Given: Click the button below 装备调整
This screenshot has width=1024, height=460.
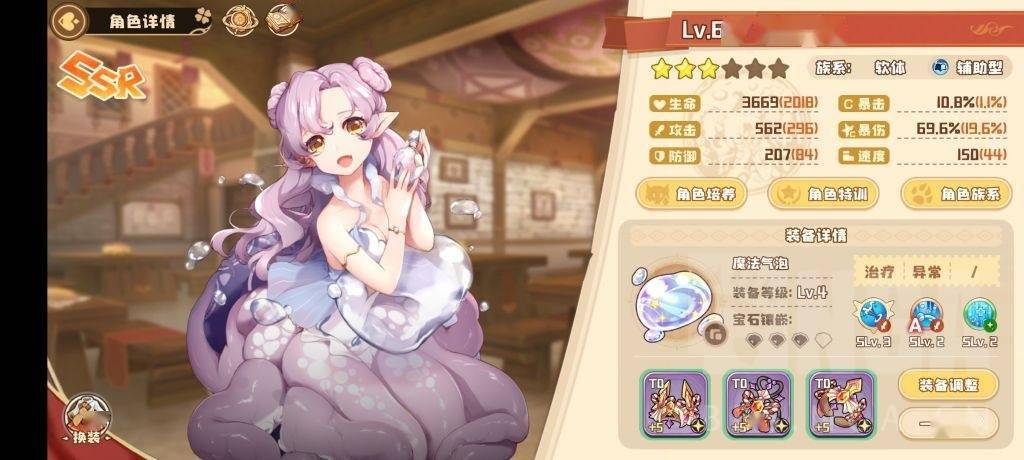Looking at the screenshot, I should tap(949, 424).
